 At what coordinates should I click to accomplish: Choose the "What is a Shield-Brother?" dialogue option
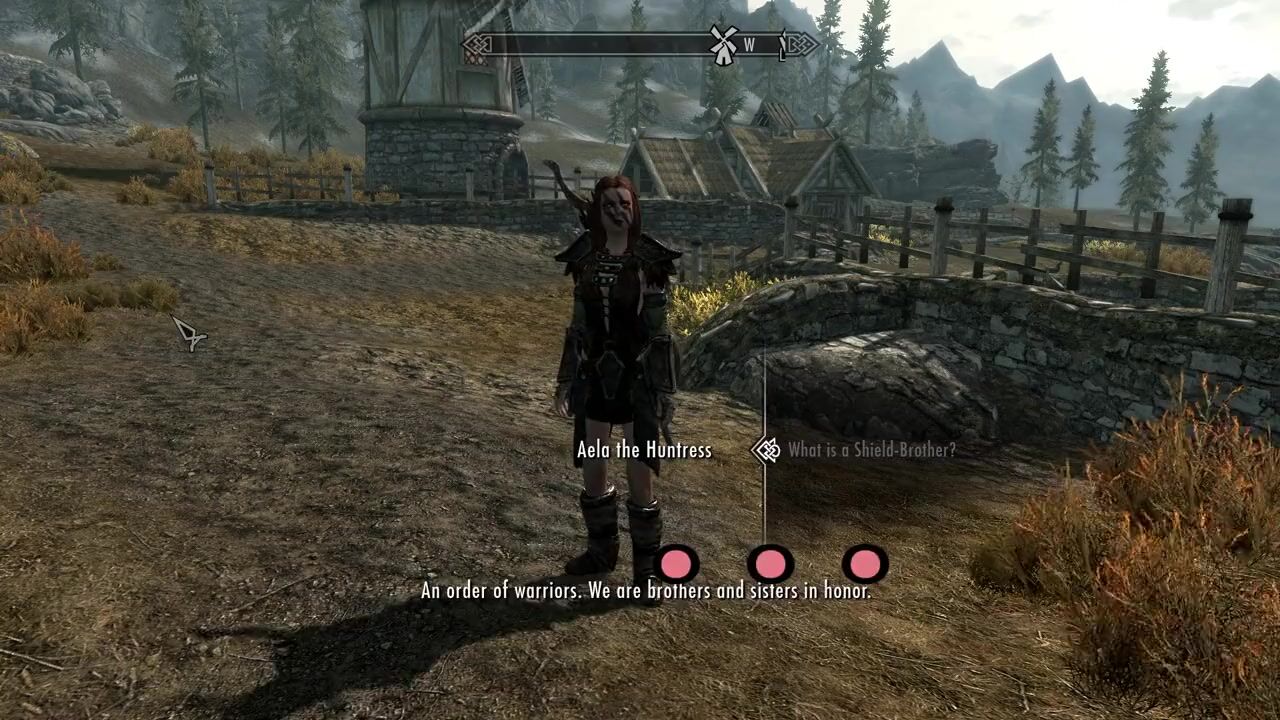[x=871, y=450]
